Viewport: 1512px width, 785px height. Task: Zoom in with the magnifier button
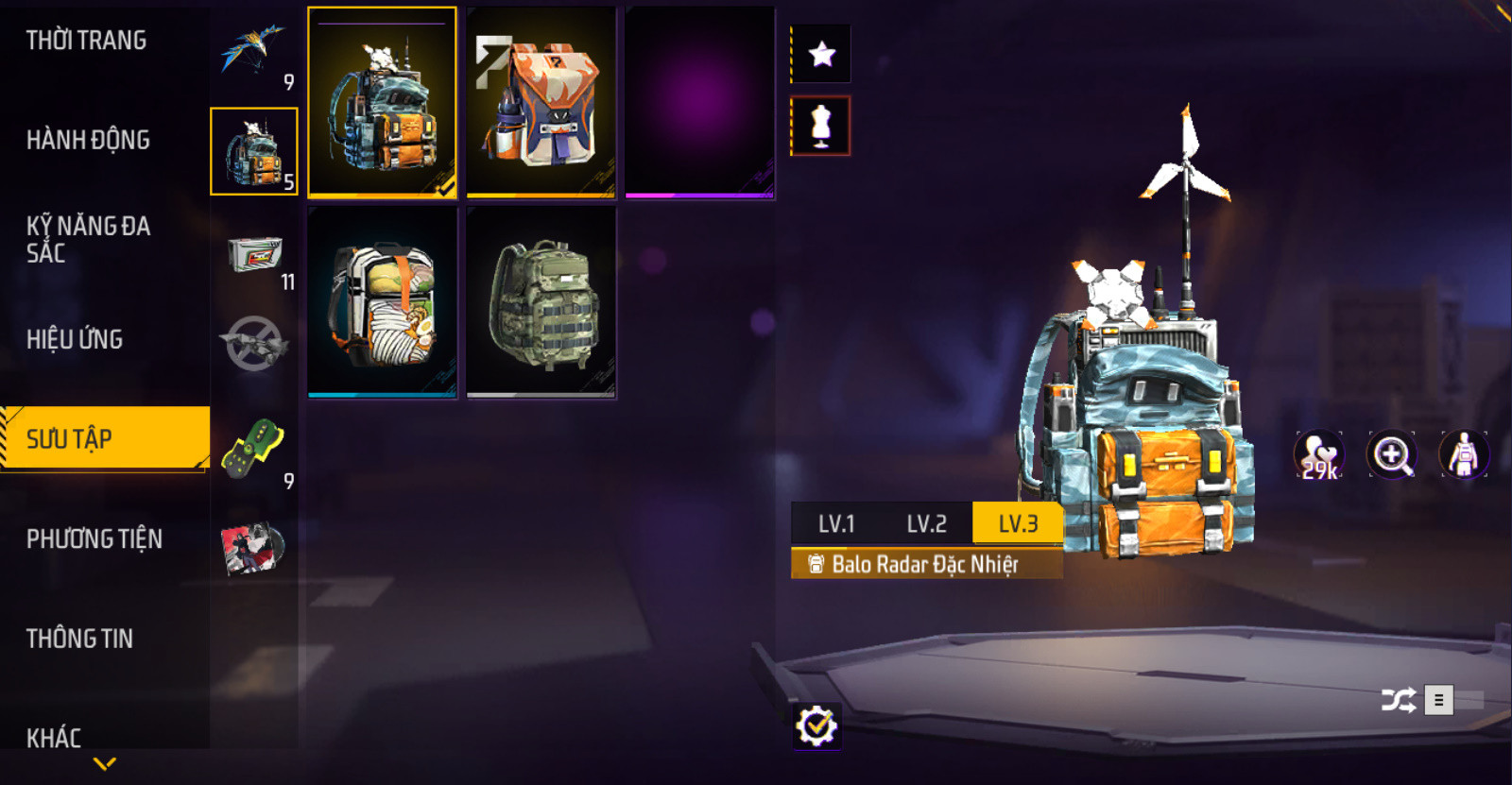1392,455
